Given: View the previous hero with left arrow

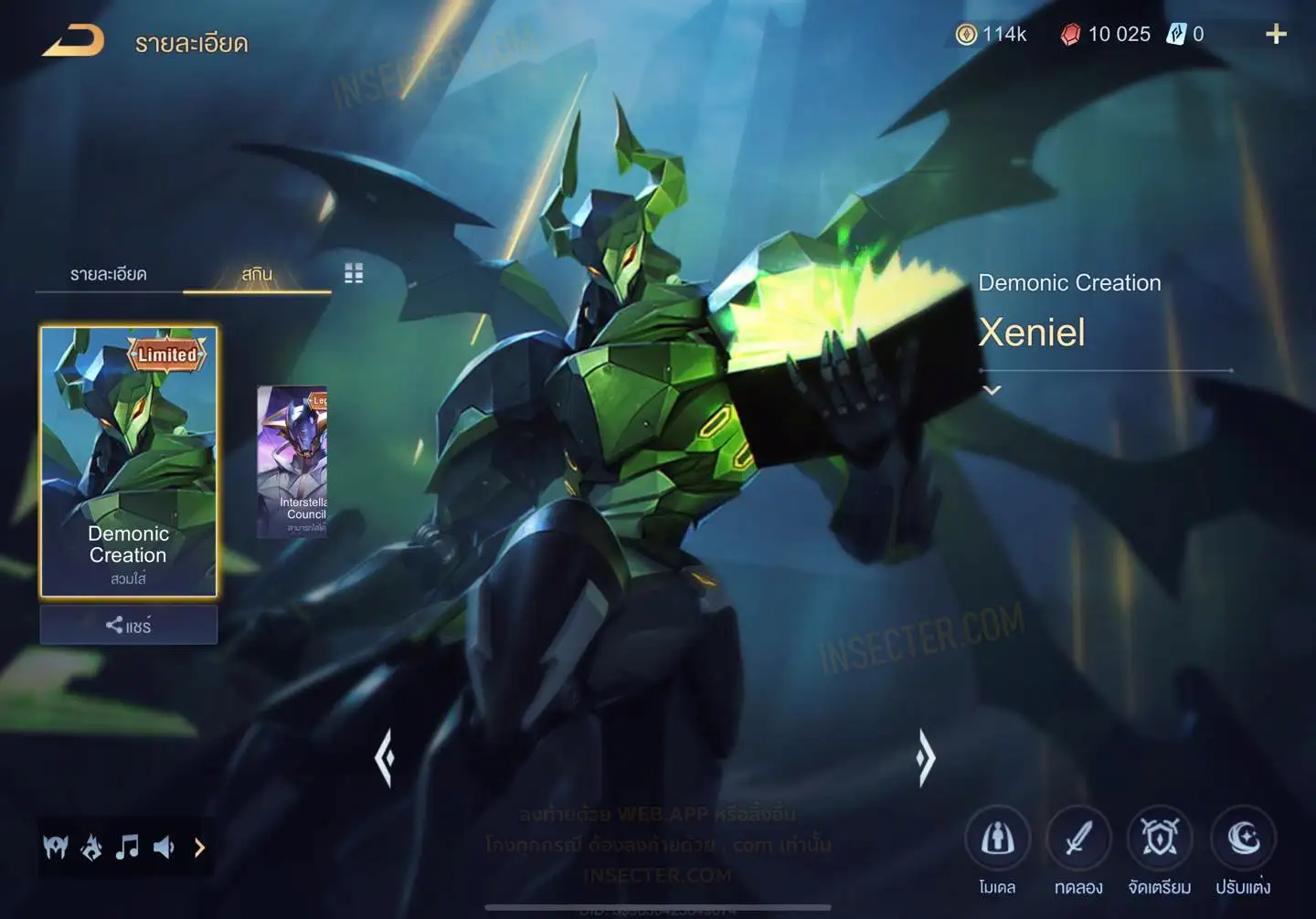Looking at the screenshot, I should (x=385, y=757).
